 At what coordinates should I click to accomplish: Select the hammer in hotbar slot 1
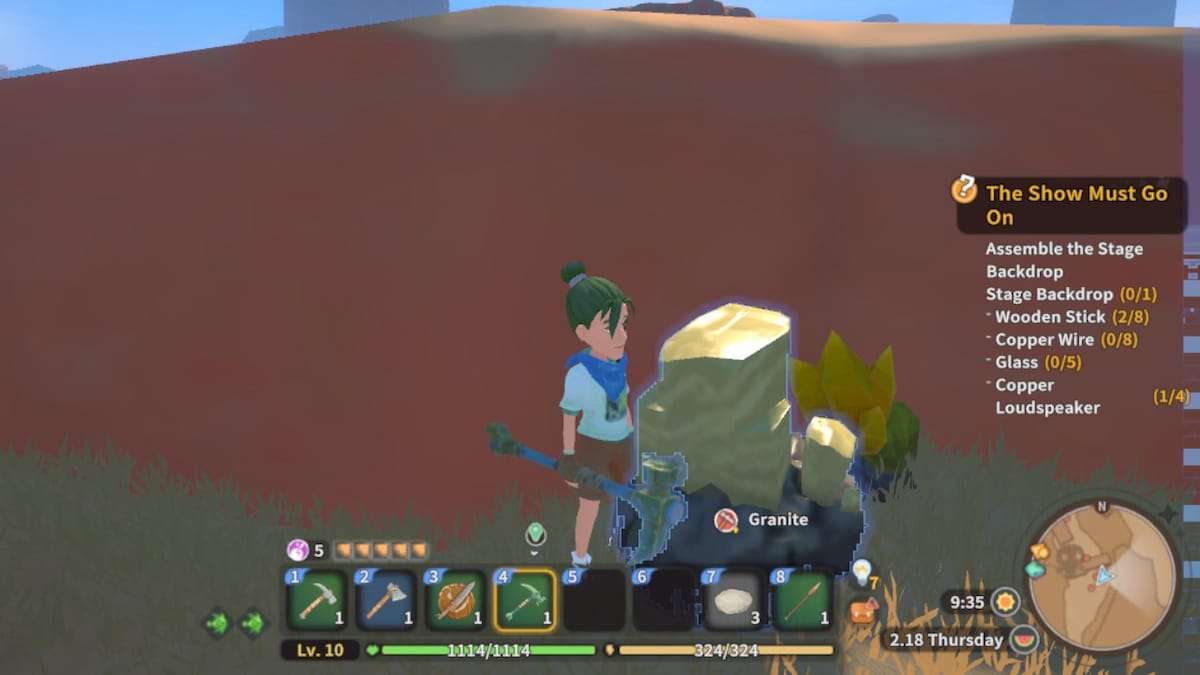(317, 600)
